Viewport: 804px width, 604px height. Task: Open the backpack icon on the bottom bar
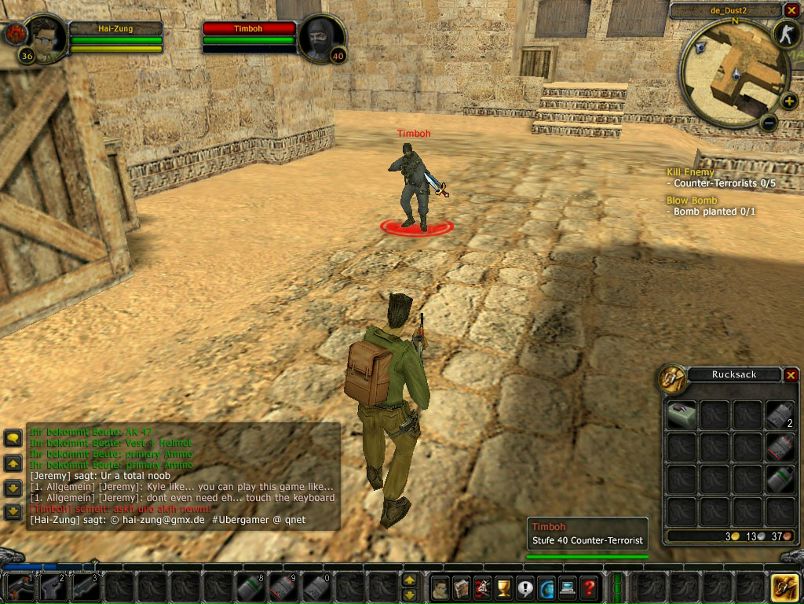pyautogui.click(x=784, y=587)
